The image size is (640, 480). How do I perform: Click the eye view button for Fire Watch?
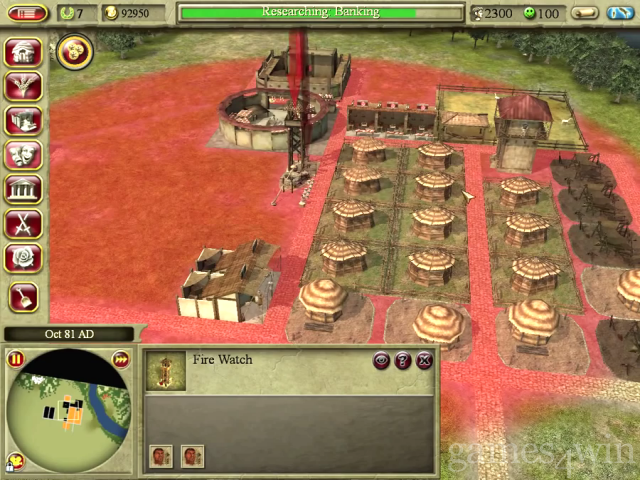point(381,360)
